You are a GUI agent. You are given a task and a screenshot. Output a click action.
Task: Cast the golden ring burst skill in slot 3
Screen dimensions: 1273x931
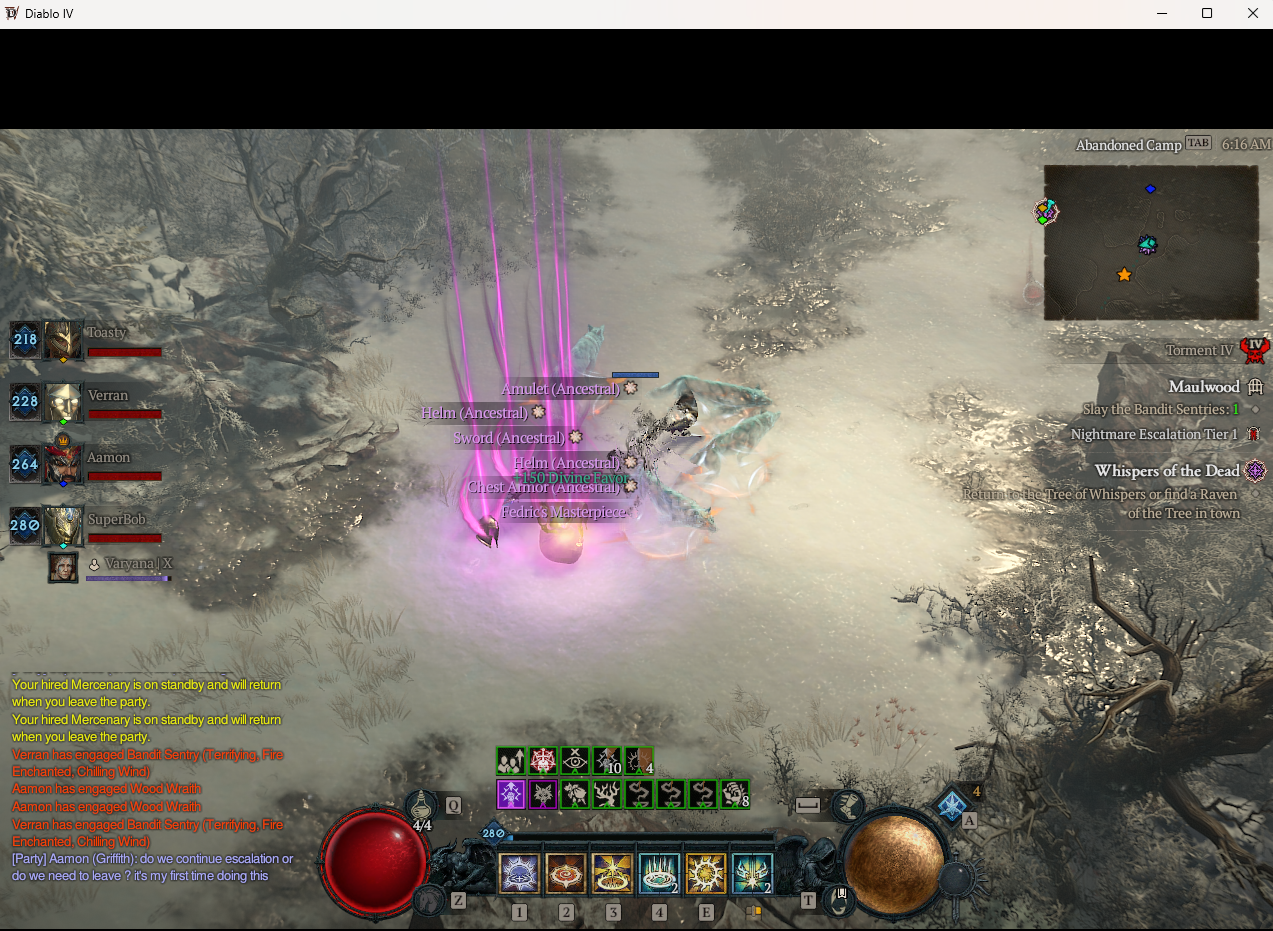[613, 874]
